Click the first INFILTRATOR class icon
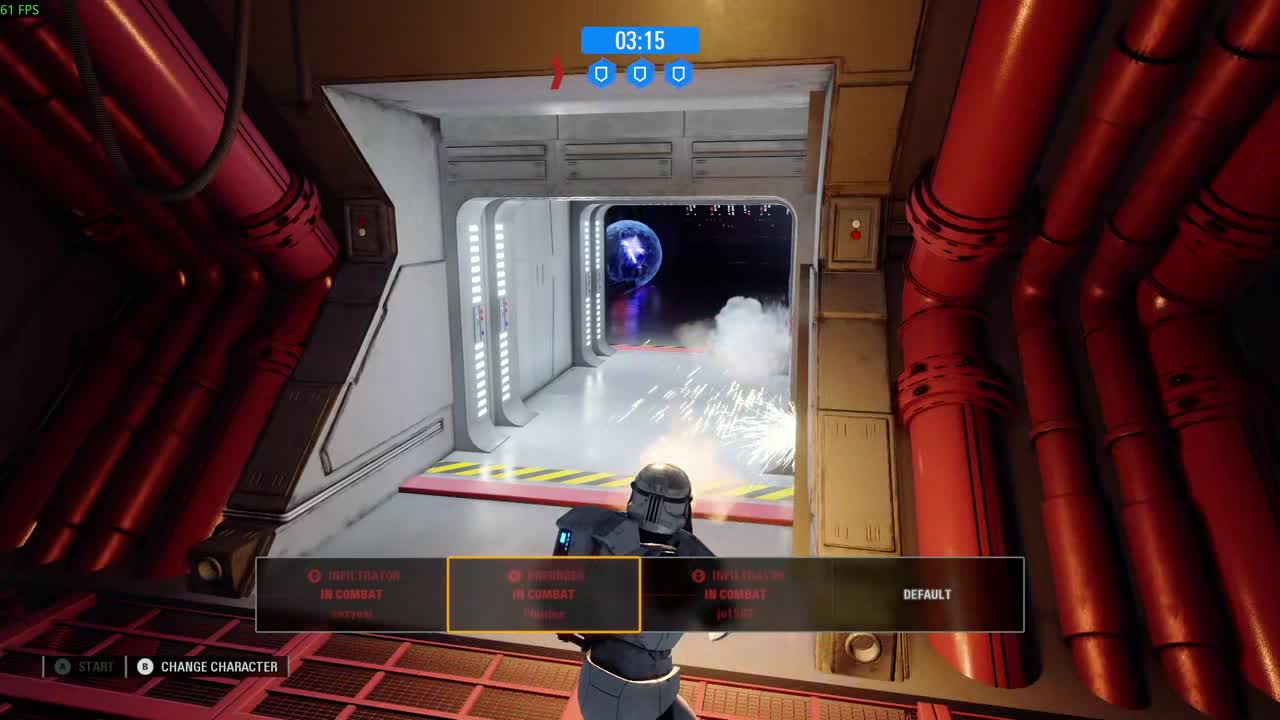This screenshot has height=720, width=1280. (313, 575)
